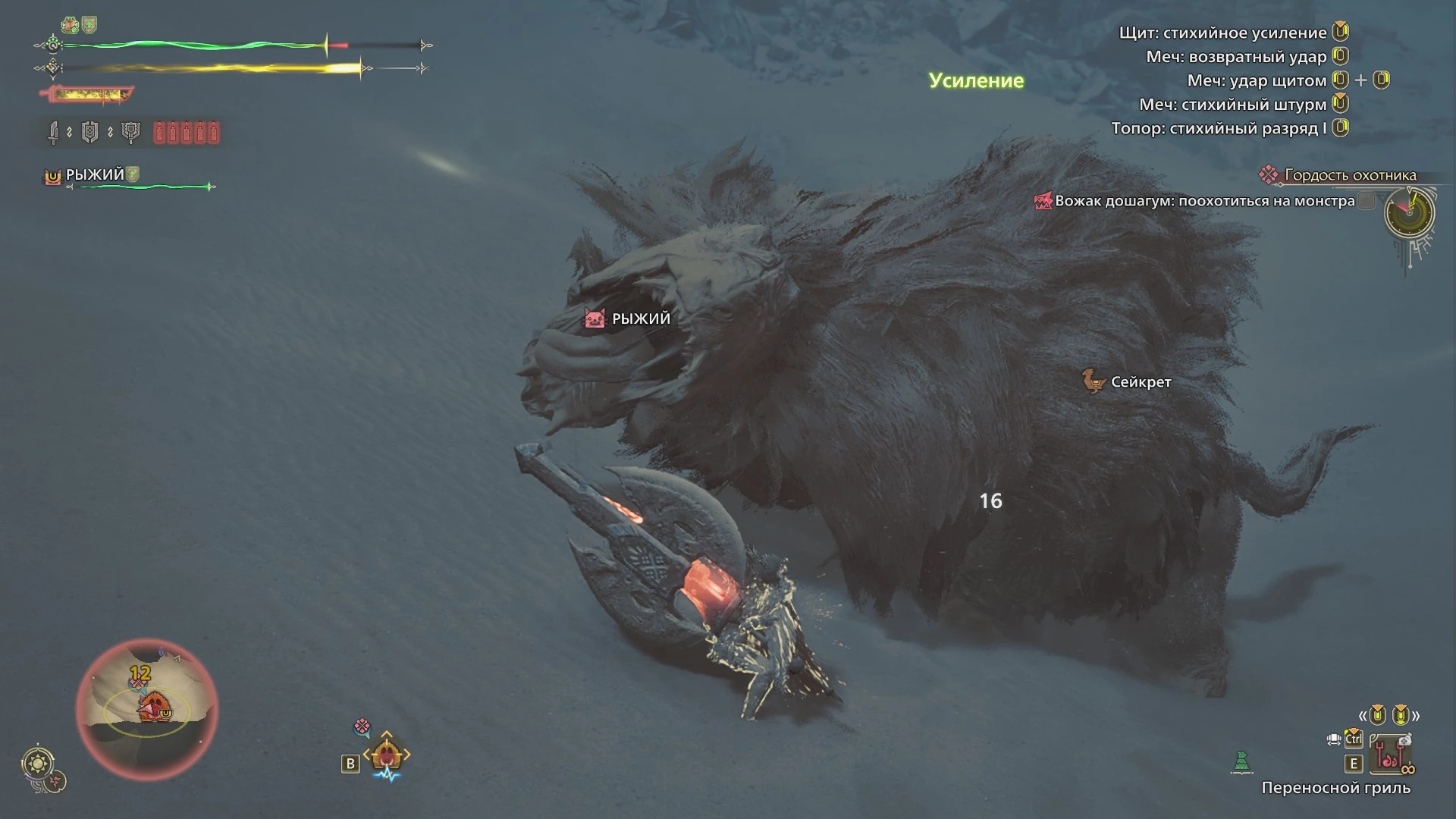
Task: Click the red weapon sharpness gauge
Action: (x=86, y=95)
